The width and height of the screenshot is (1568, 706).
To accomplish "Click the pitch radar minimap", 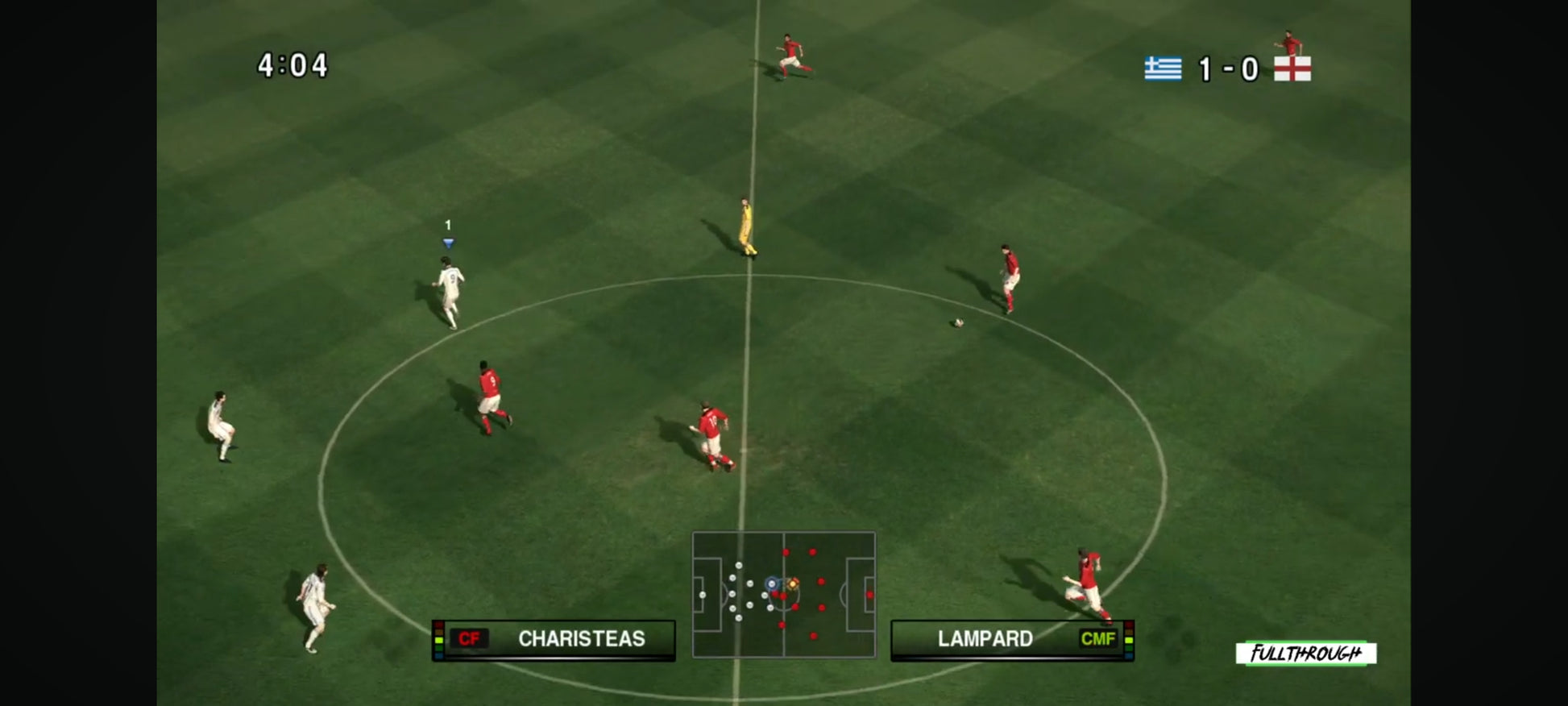I will tap(783, 594).
